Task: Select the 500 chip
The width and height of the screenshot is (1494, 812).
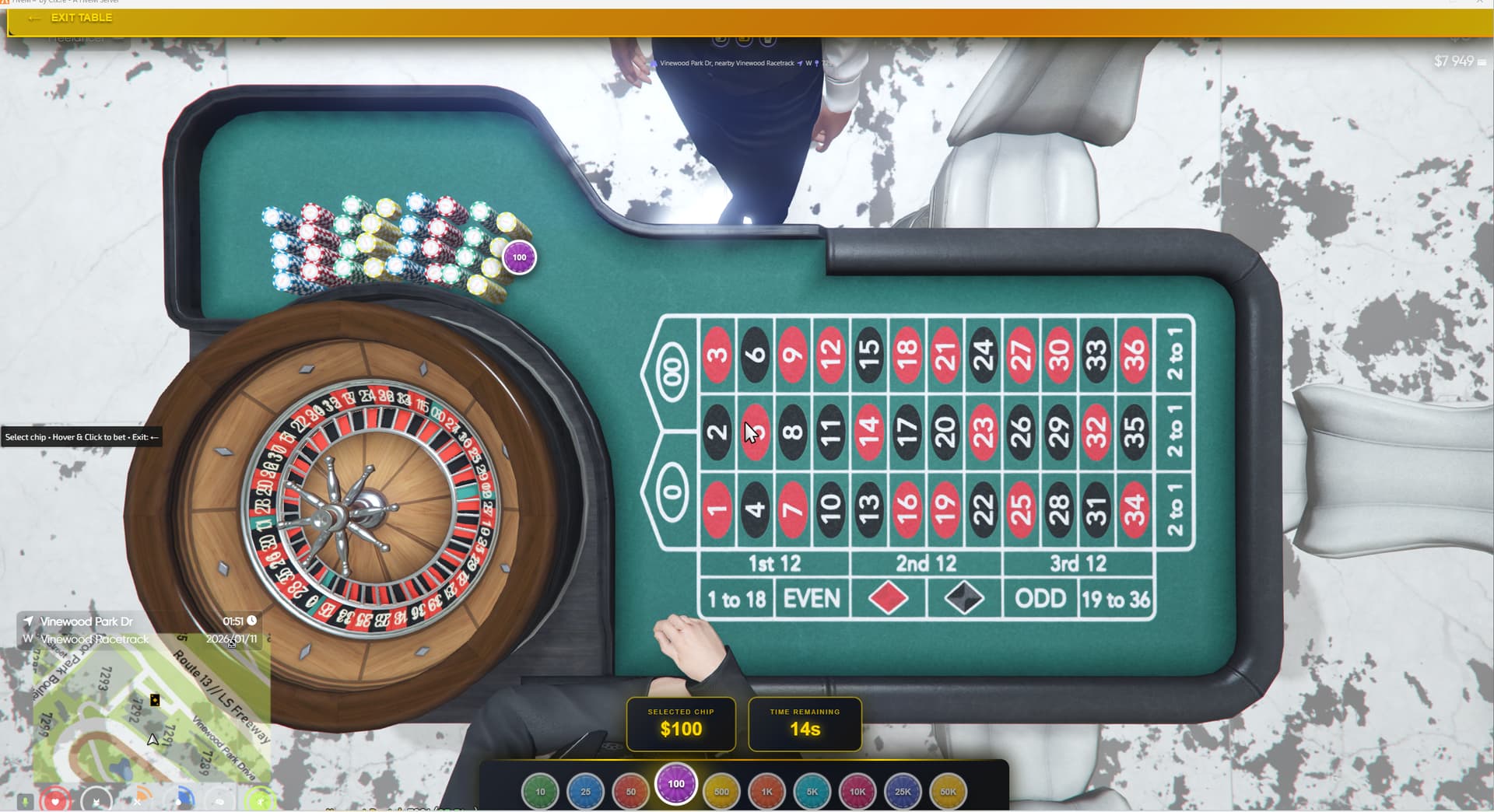Action: coord(721,789)
